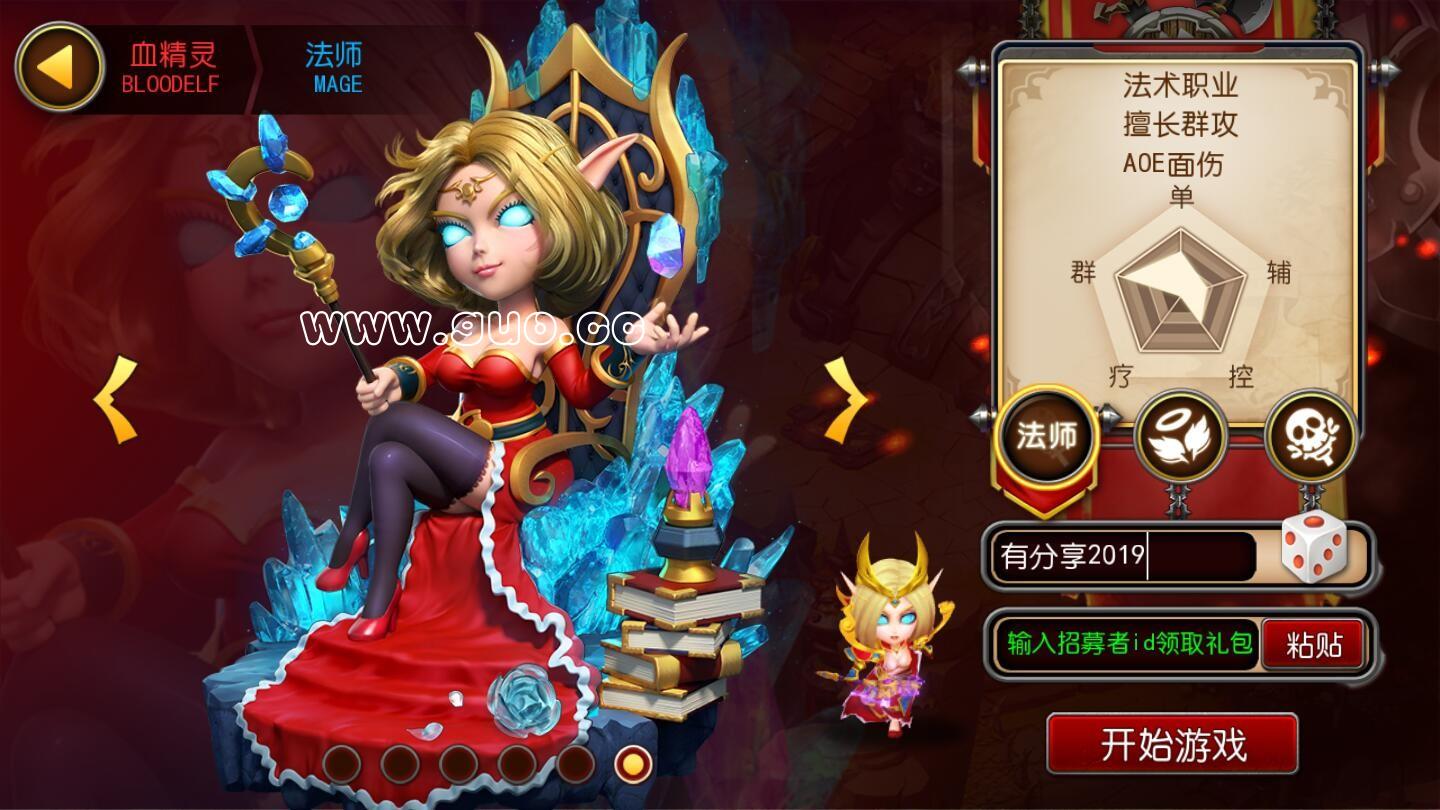The image size is (1440, 810).
Task: Pick the skull and crossbones class icon
Action: [1310, 437]
